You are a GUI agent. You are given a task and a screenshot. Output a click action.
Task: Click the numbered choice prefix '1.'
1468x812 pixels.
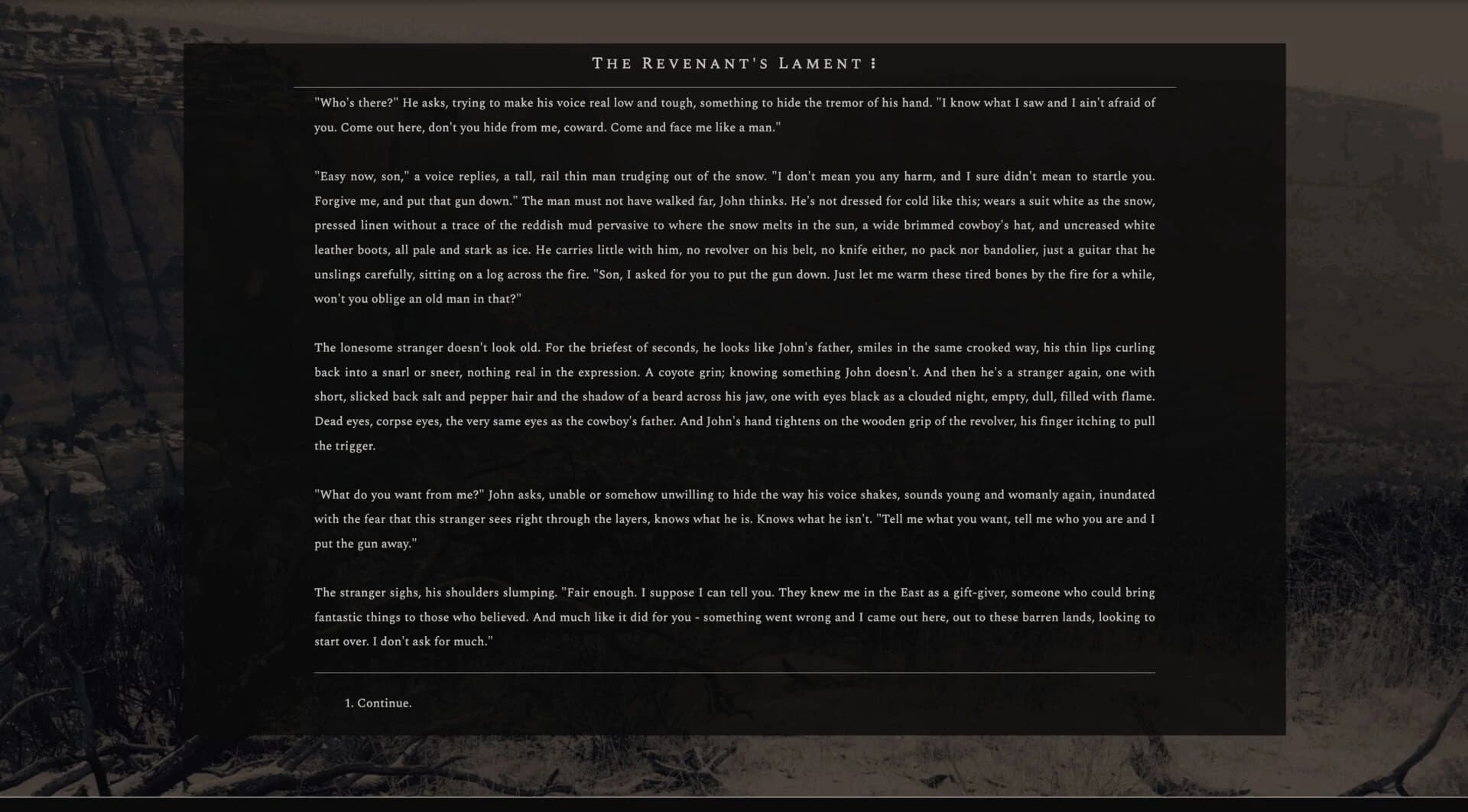pyautogui.click(x=350, y=702)
